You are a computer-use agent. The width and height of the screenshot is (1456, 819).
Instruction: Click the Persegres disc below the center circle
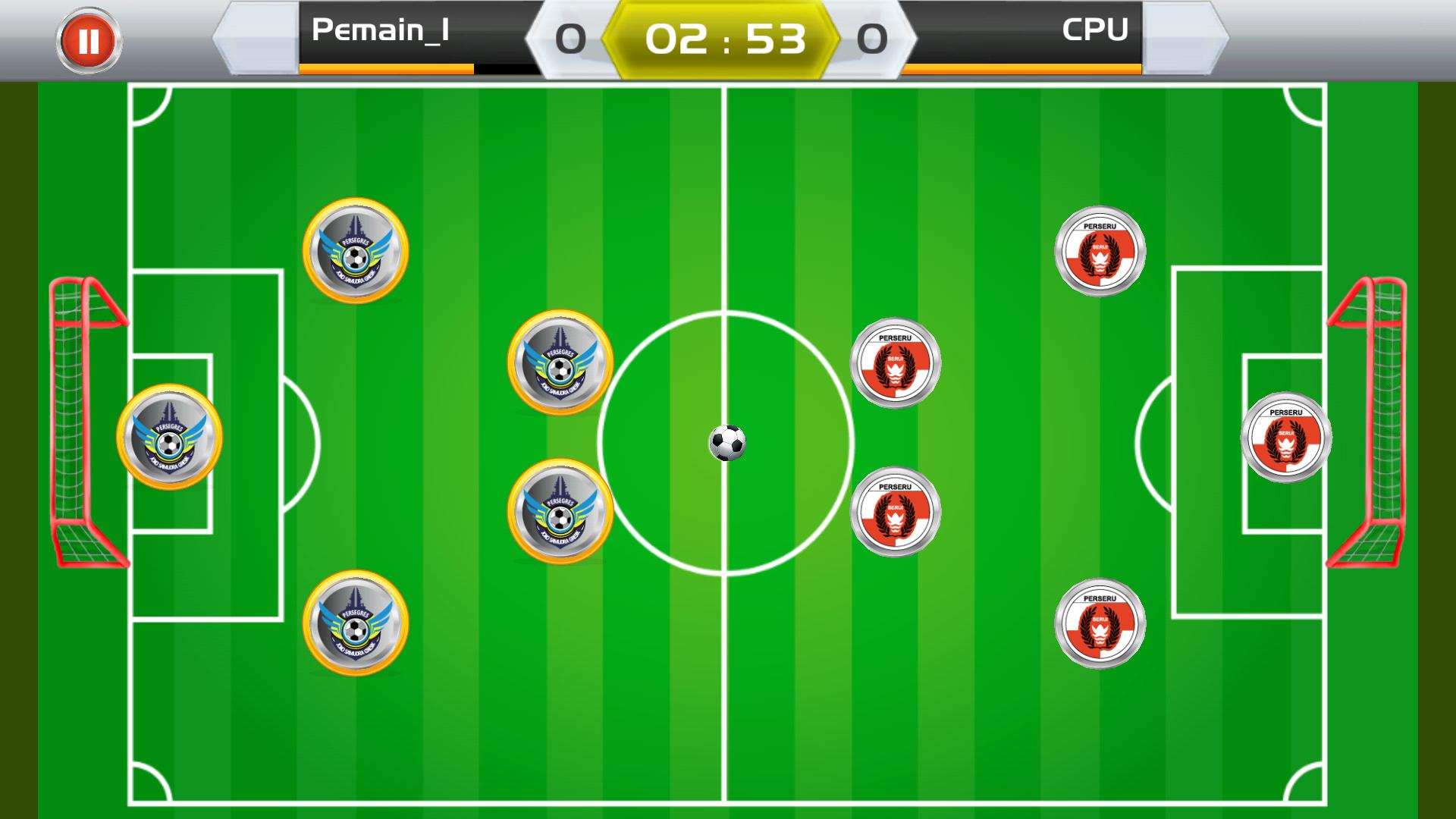coord(561,510)
